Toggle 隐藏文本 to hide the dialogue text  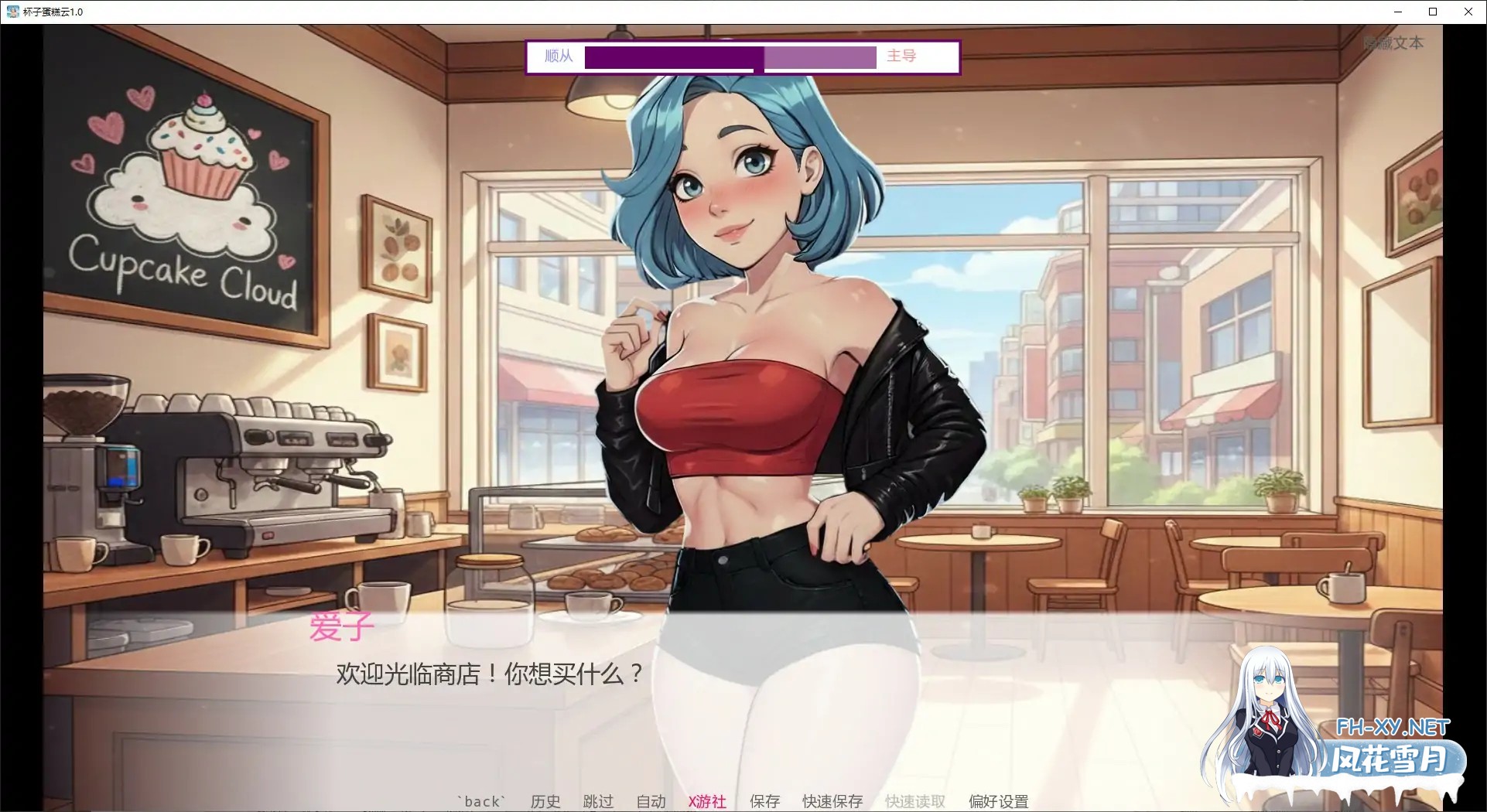1393,43
